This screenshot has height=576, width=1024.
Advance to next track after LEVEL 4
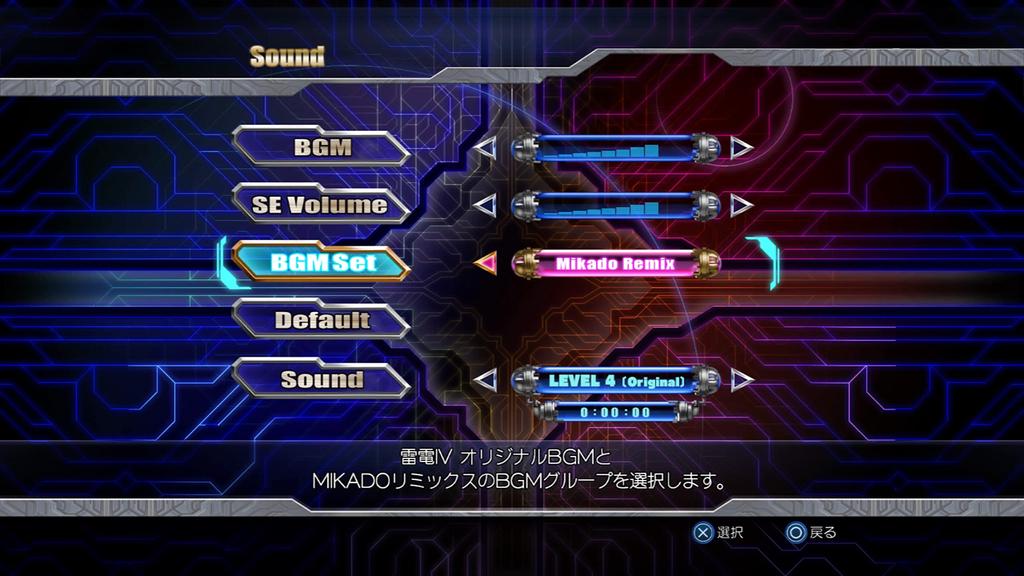pyautogui.click(x=741, y=380)
